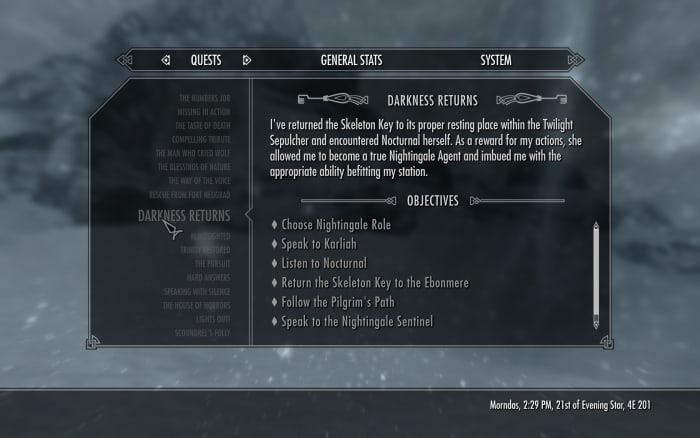Click the objectives list scrollbar
Viewport: 700px width, 438px height.
(596, 275)
